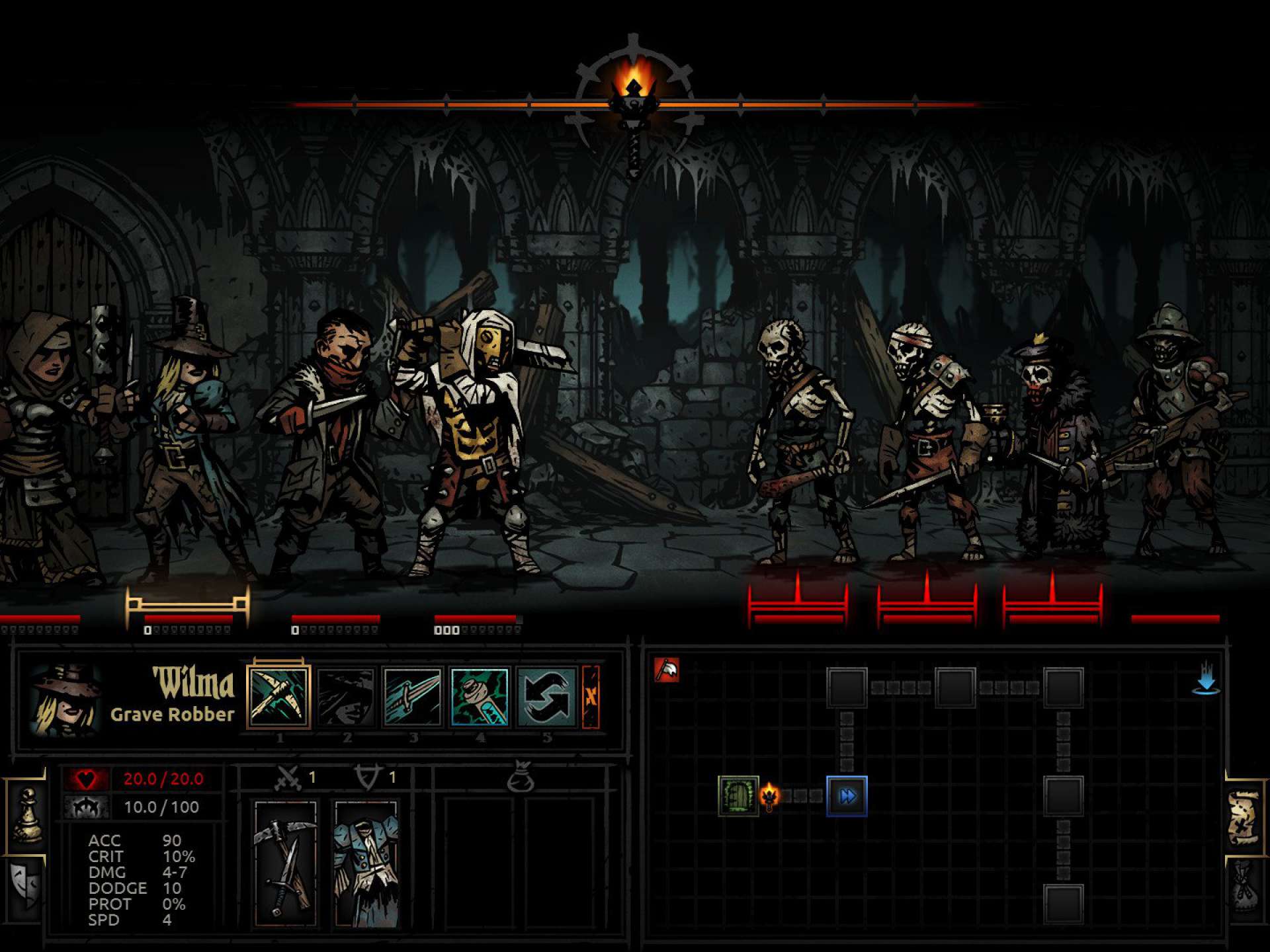The height and width of the screenshot is (952, 1270).
Task: Select the pickaxe attack skill
Action: [278, 697]
